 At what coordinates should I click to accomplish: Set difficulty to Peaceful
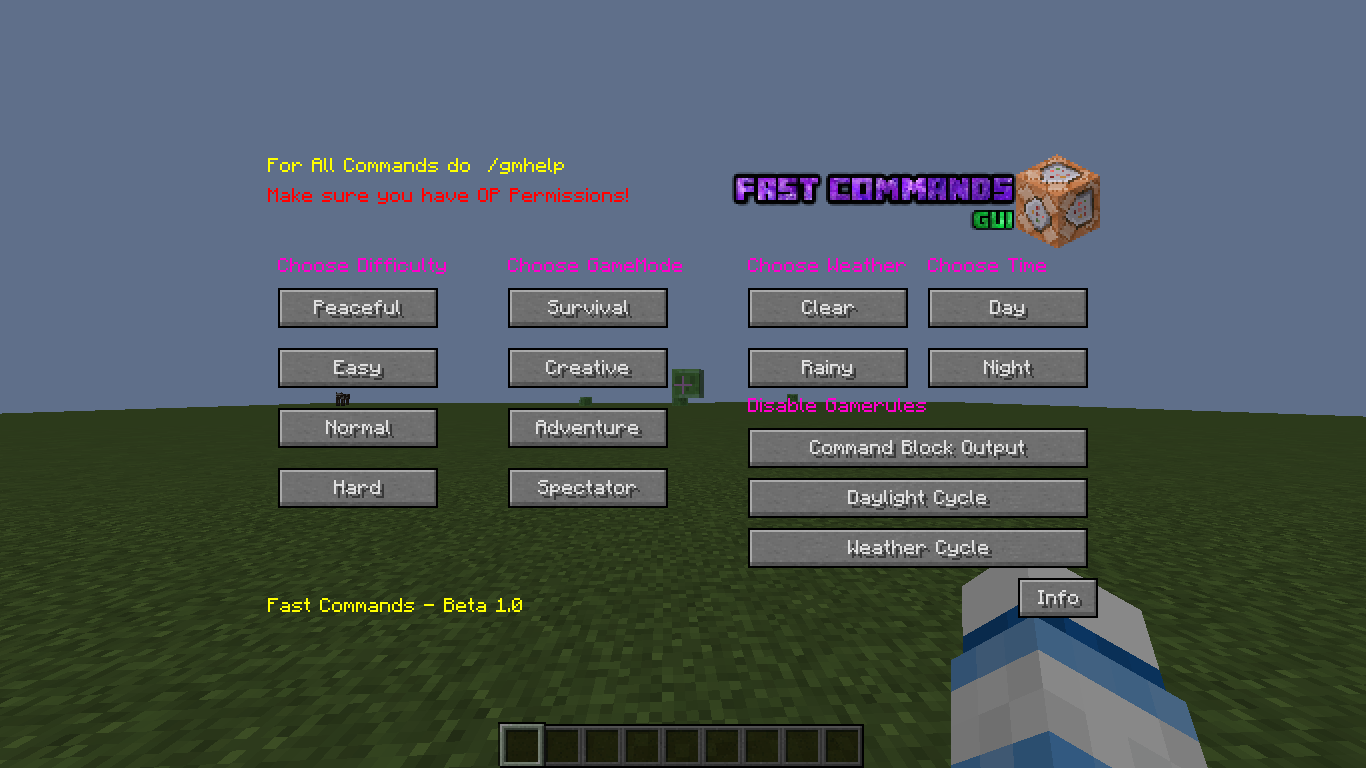[x=357, y=308]
